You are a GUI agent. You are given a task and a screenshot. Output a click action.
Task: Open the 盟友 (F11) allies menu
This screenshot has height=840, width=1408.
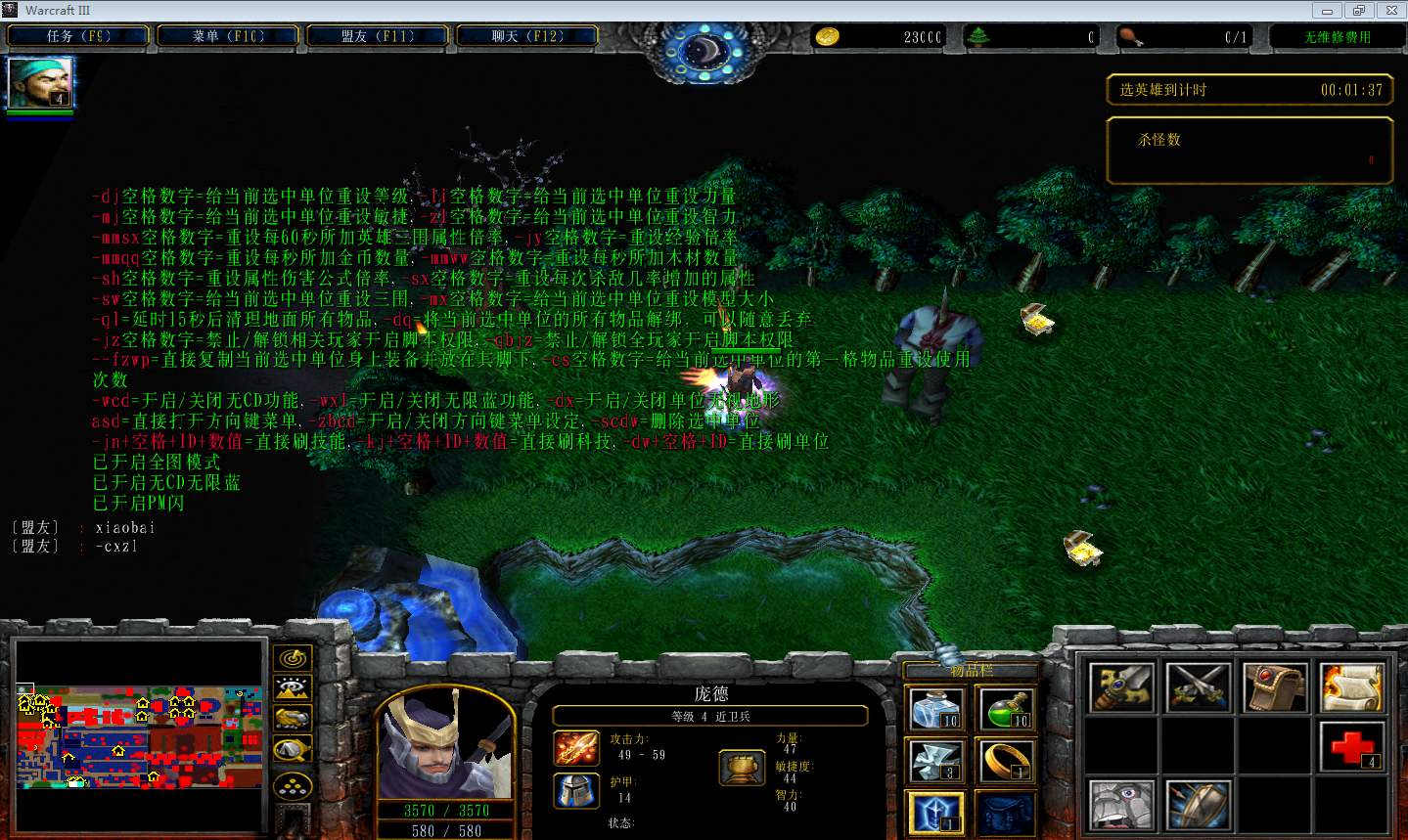pyautogui.click(x=378, y=36)
